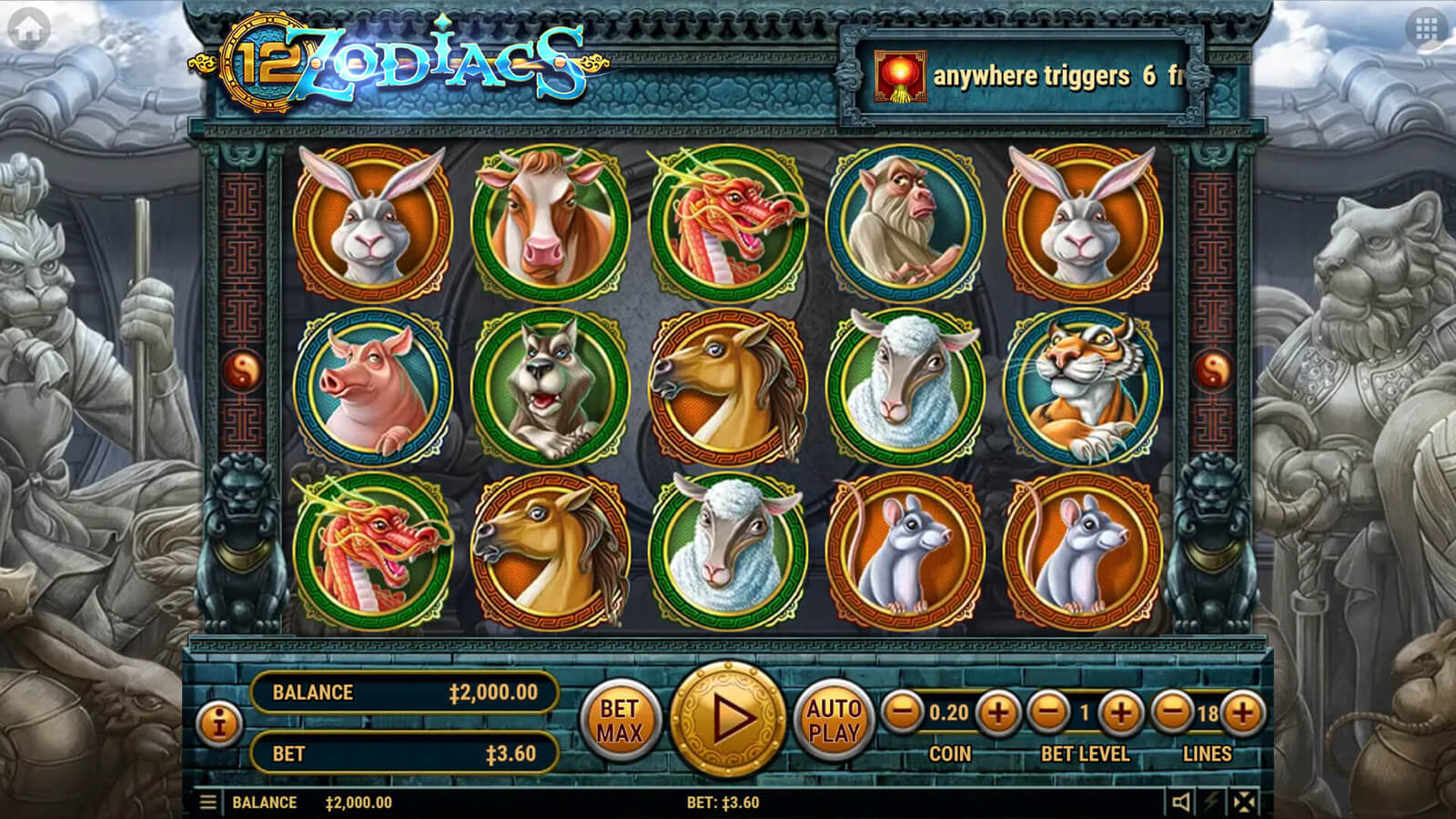Toggle fullscreen with the expand icon
Image resolution: width=1456 pixels, height=819 pixels.
point(1244,802)
